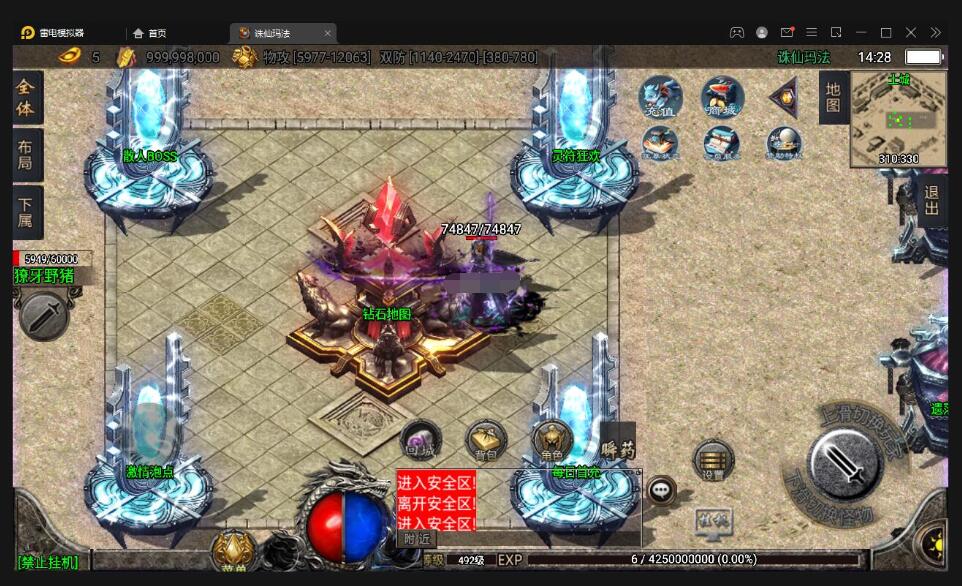Click the small sword icon under 獠牙野猪
962x586 pixels.
point(43,316)
